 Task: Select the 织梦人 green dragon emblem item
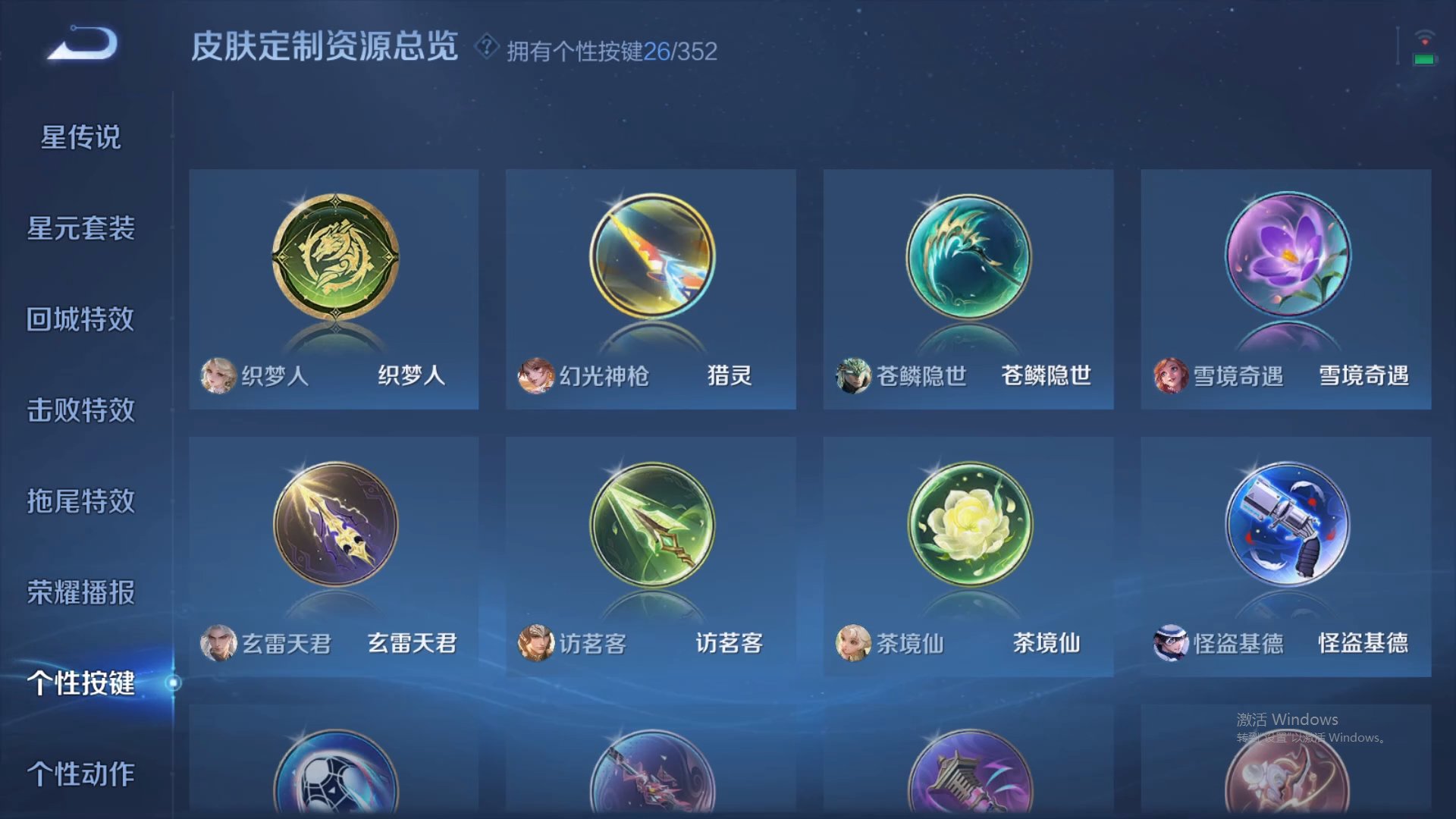[334, 256]
